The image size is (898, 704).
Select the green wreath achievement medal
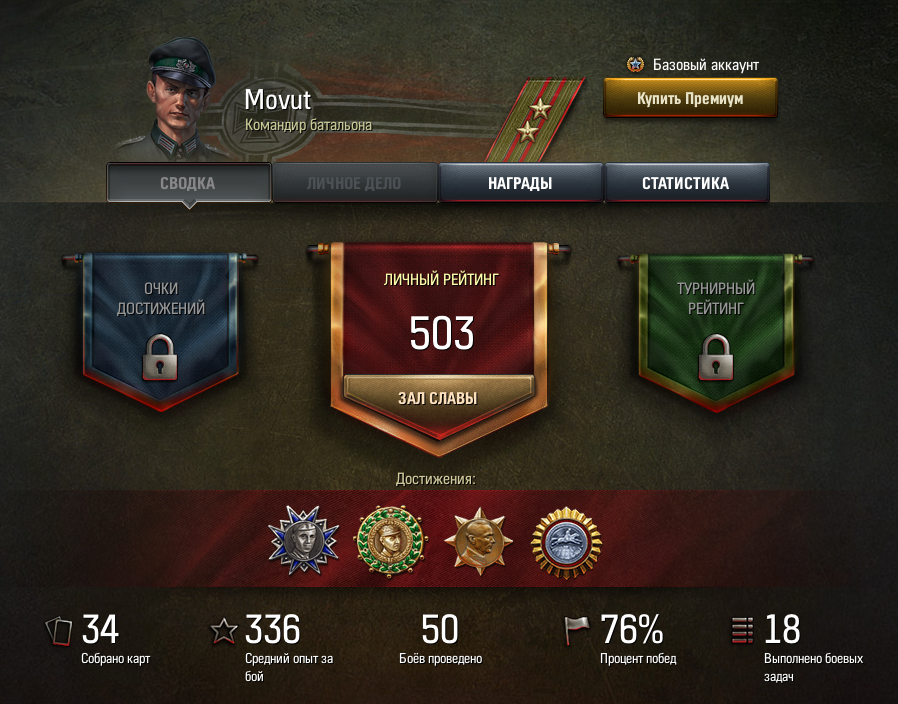tap(392, 540)
